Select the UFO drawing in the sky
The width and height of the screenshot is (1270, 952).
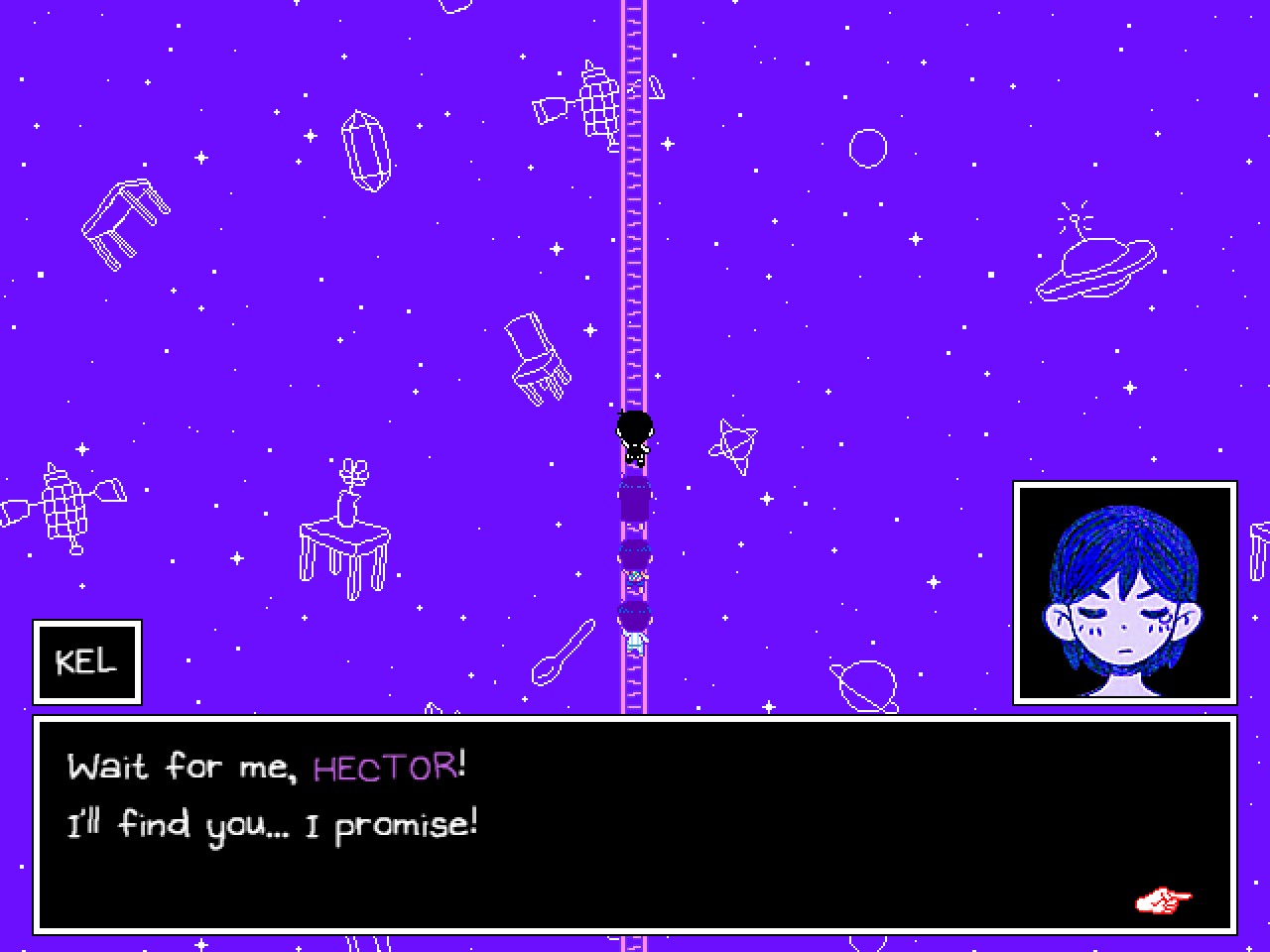pyautogui.click(x=1096, y=260)
